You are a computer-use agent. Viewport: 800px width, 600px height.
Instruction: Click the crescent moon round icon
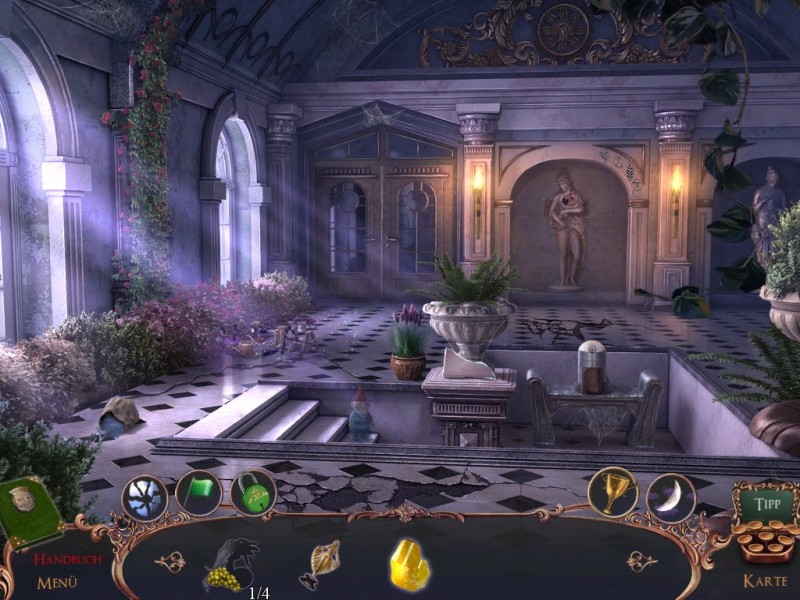[x=670, y=497]
